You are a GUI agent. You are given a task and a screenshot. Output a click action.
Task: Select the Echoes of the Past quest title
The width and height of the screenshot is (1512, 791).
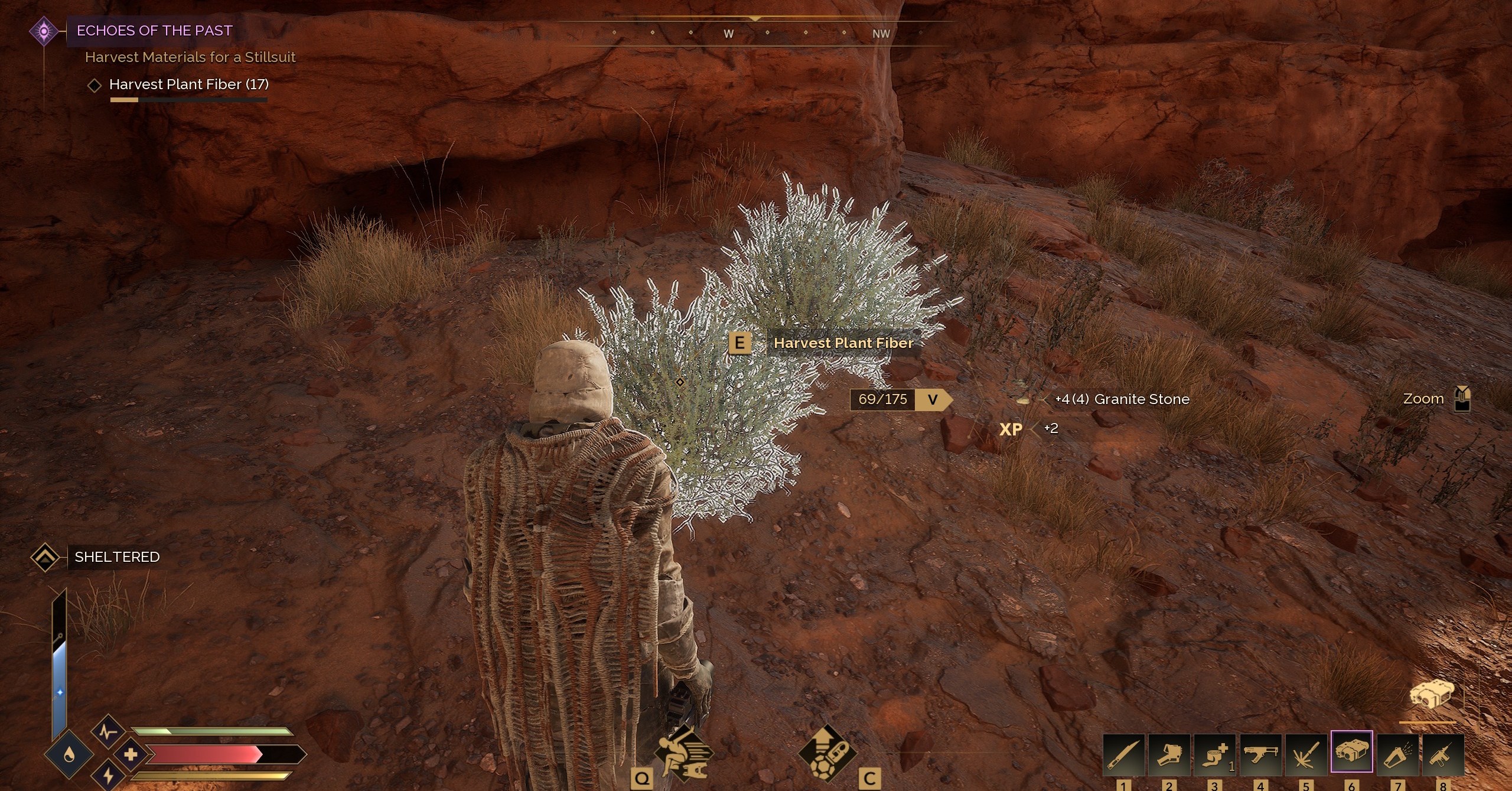point(155,31)
